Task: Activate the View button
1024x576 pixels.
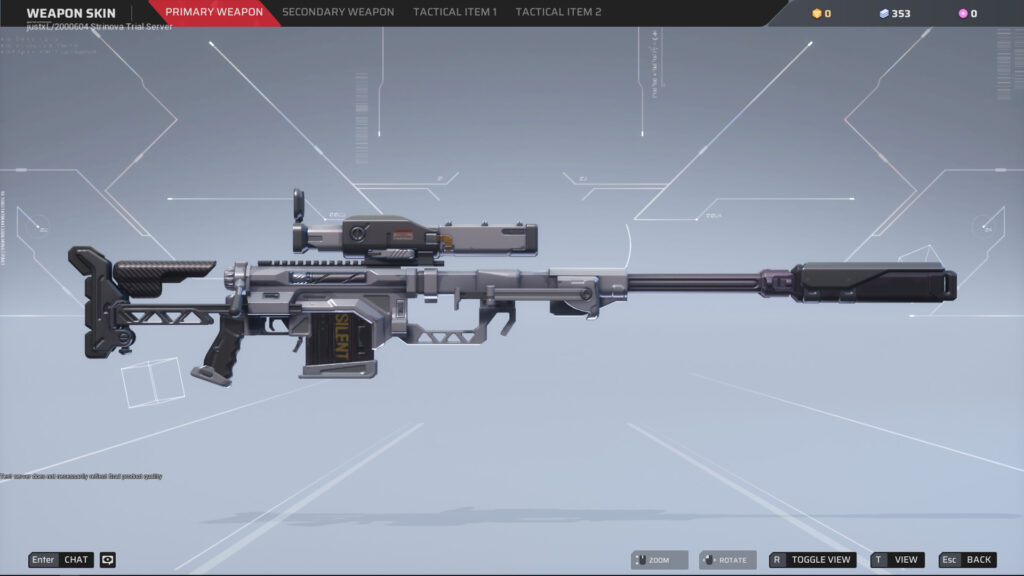Action: pyautogui.click(x=897, y=560)
